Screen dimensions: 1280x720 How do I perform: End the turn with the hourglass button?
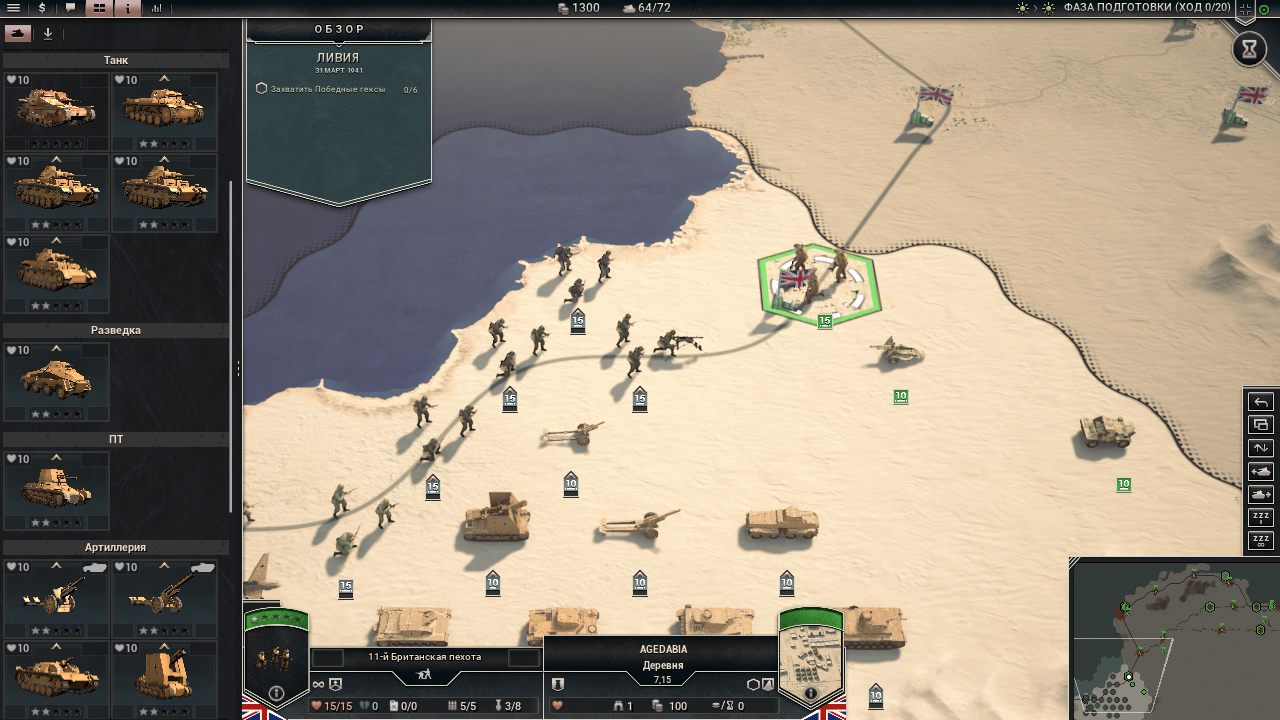(1249, 49)
